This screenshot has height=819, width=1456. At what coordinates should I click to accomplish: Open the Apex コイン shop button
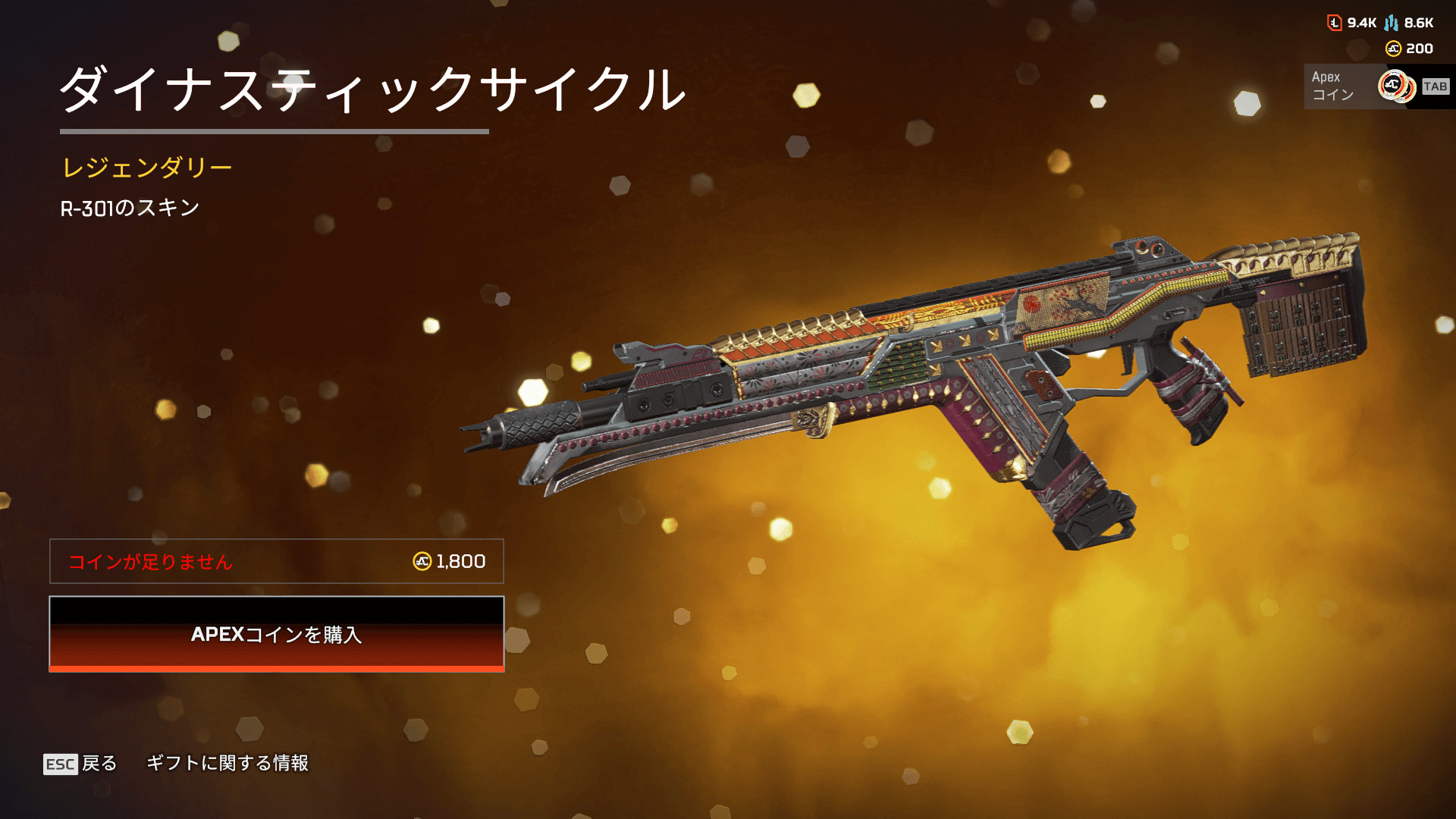tap(1376, 86)
